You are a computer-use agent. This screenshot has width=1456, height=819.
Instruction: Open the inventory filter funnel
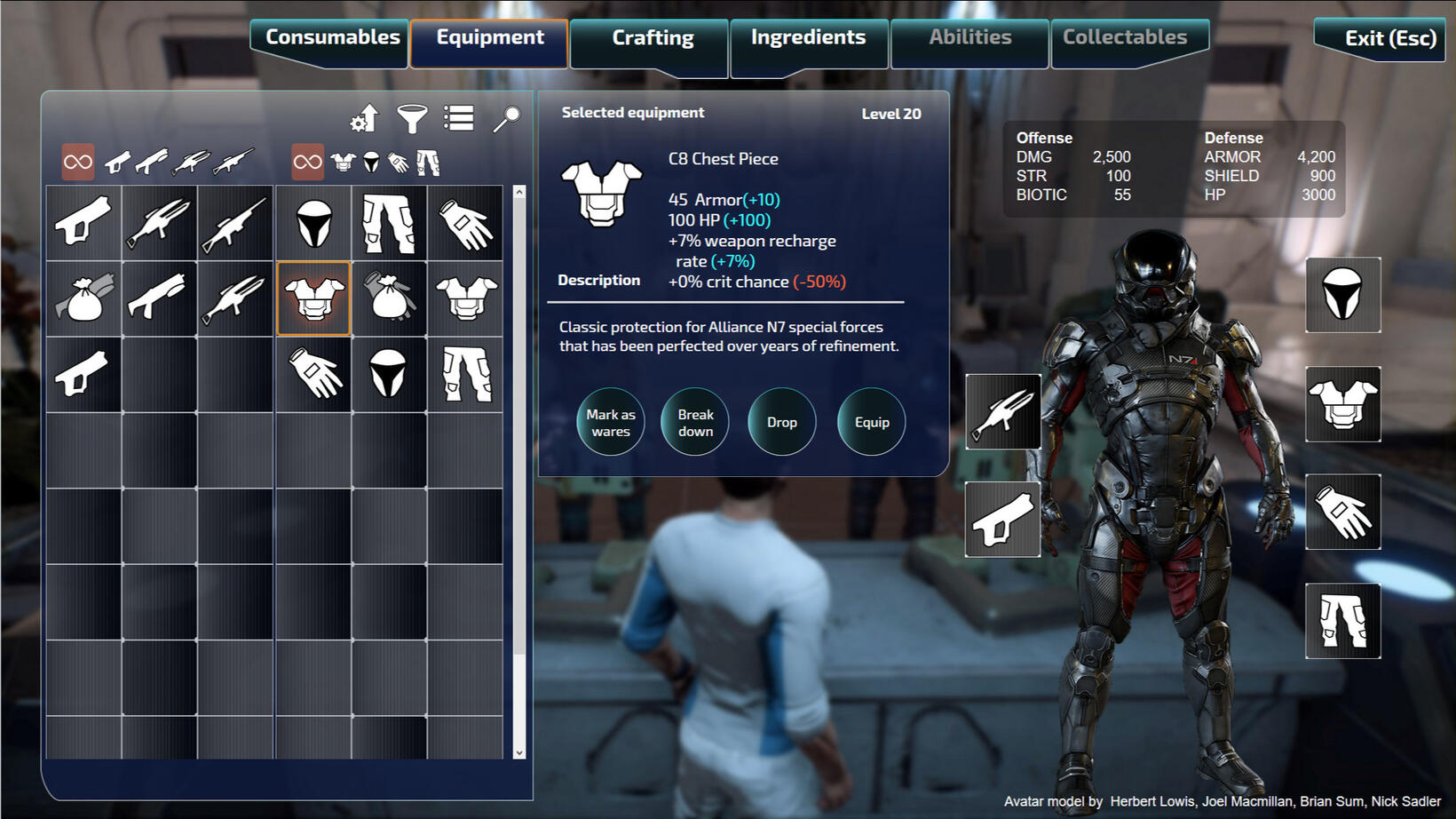click(x=412, y=118)
